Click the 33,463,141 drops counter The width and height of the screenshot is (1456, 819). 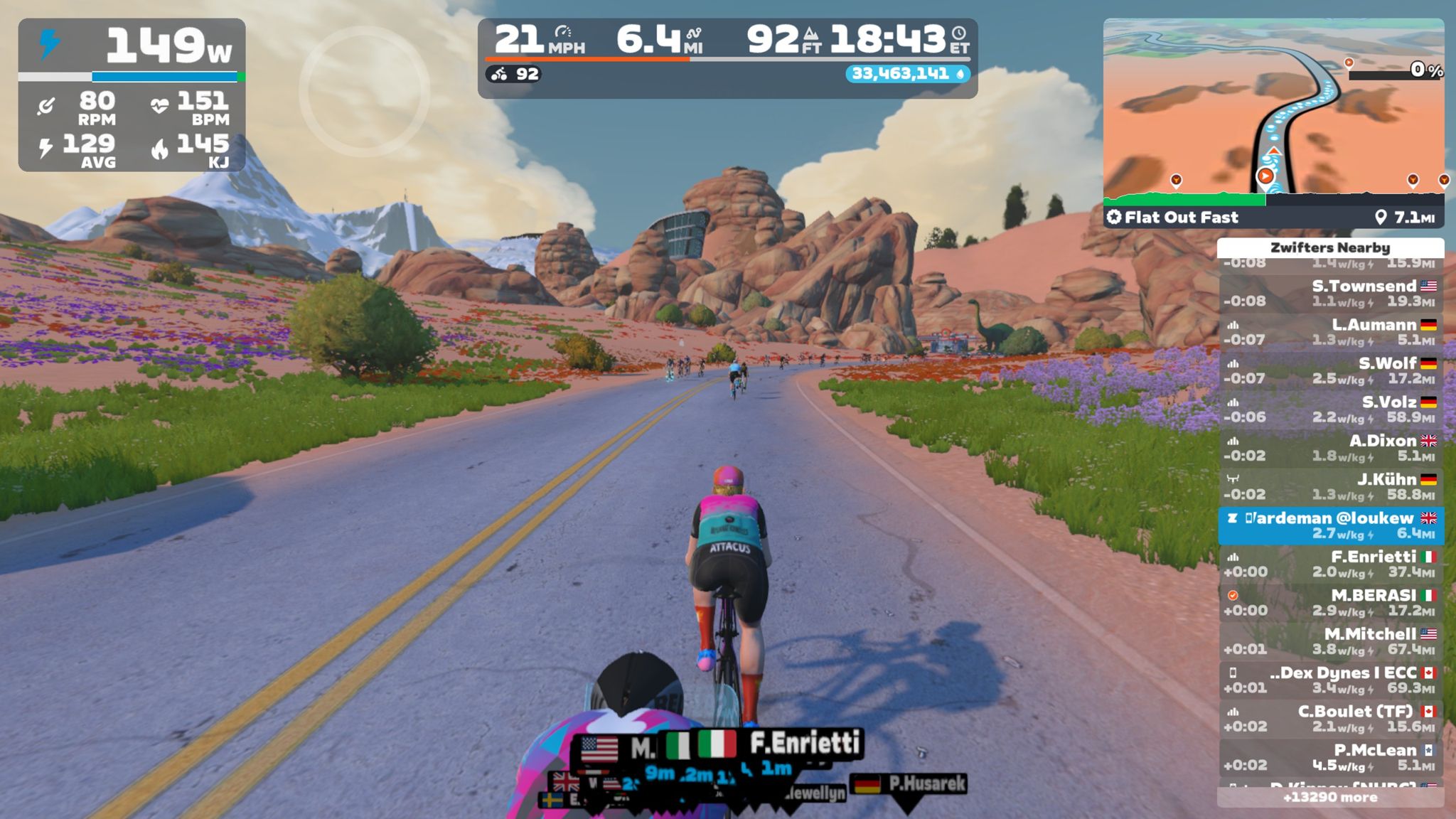(x=907, y=74)
